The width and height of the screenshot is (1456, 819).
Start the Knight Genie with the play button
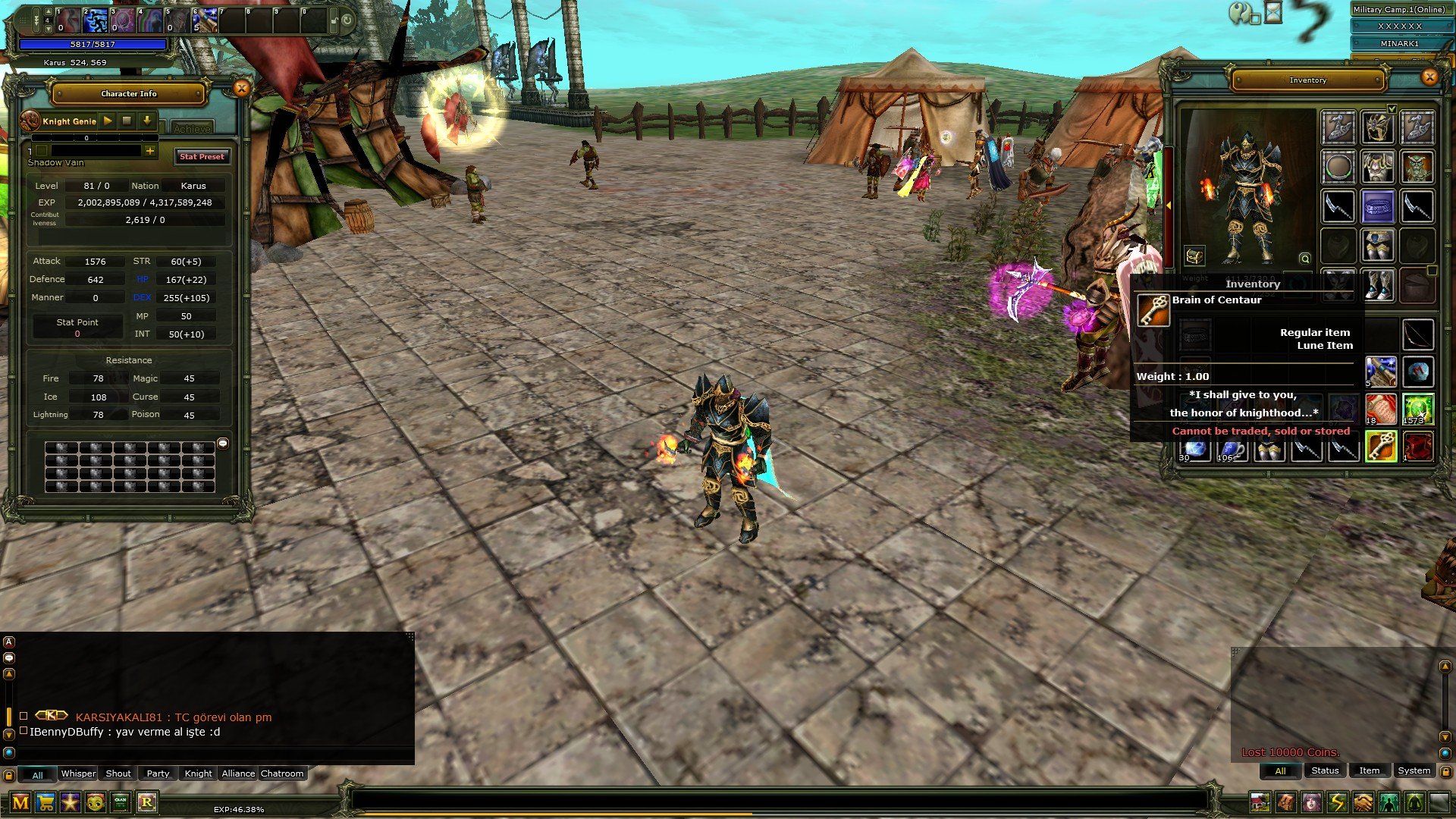108,121
